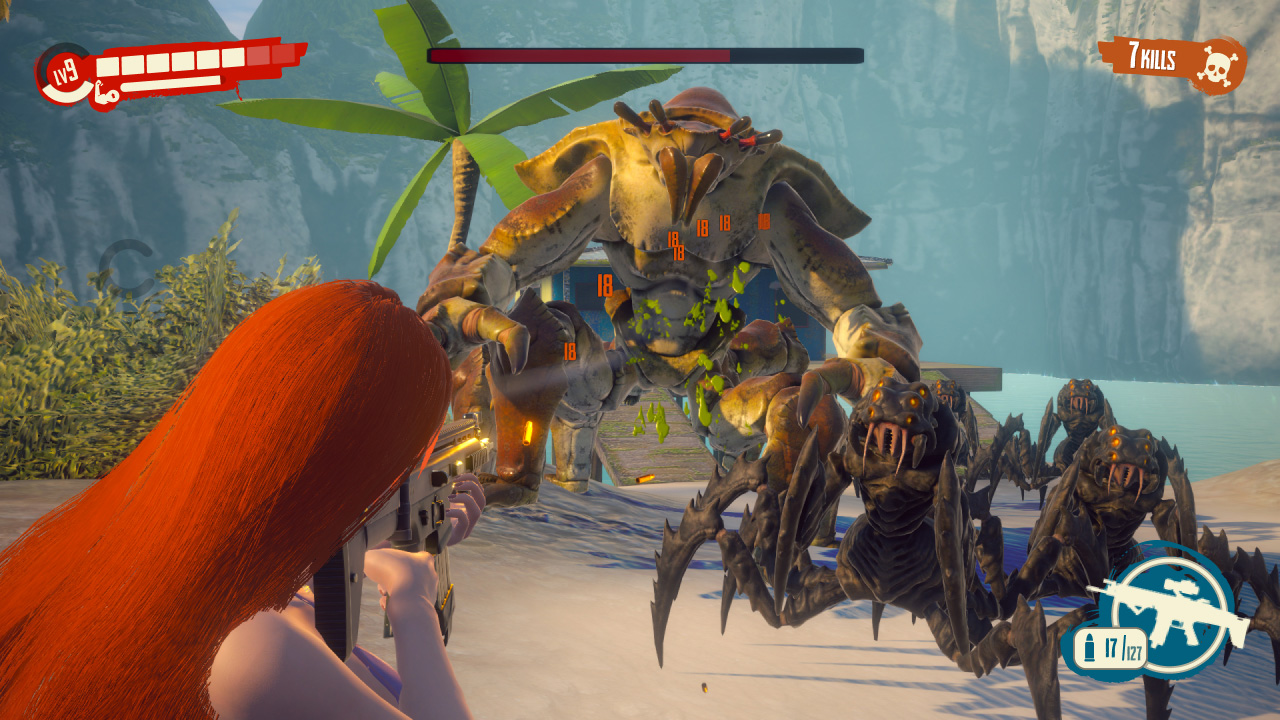Image resolution: width=1280 pixels, height=720 pixels.
Task: Click the scope on the rifle icon
Action: click(x=1182, y=586)
